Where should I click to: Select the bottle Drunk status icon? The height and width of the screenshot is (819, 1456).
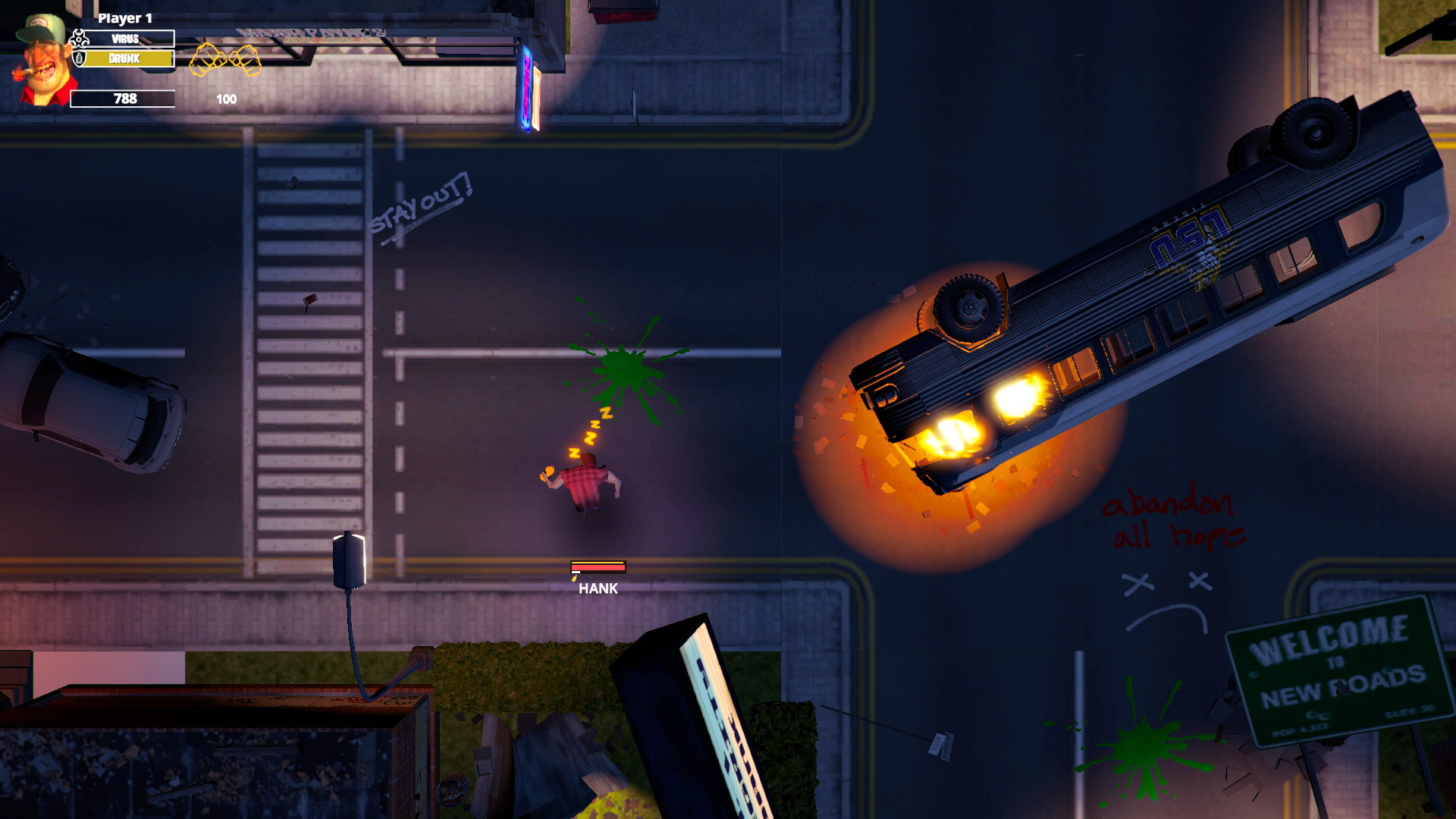tap(78, 59)
